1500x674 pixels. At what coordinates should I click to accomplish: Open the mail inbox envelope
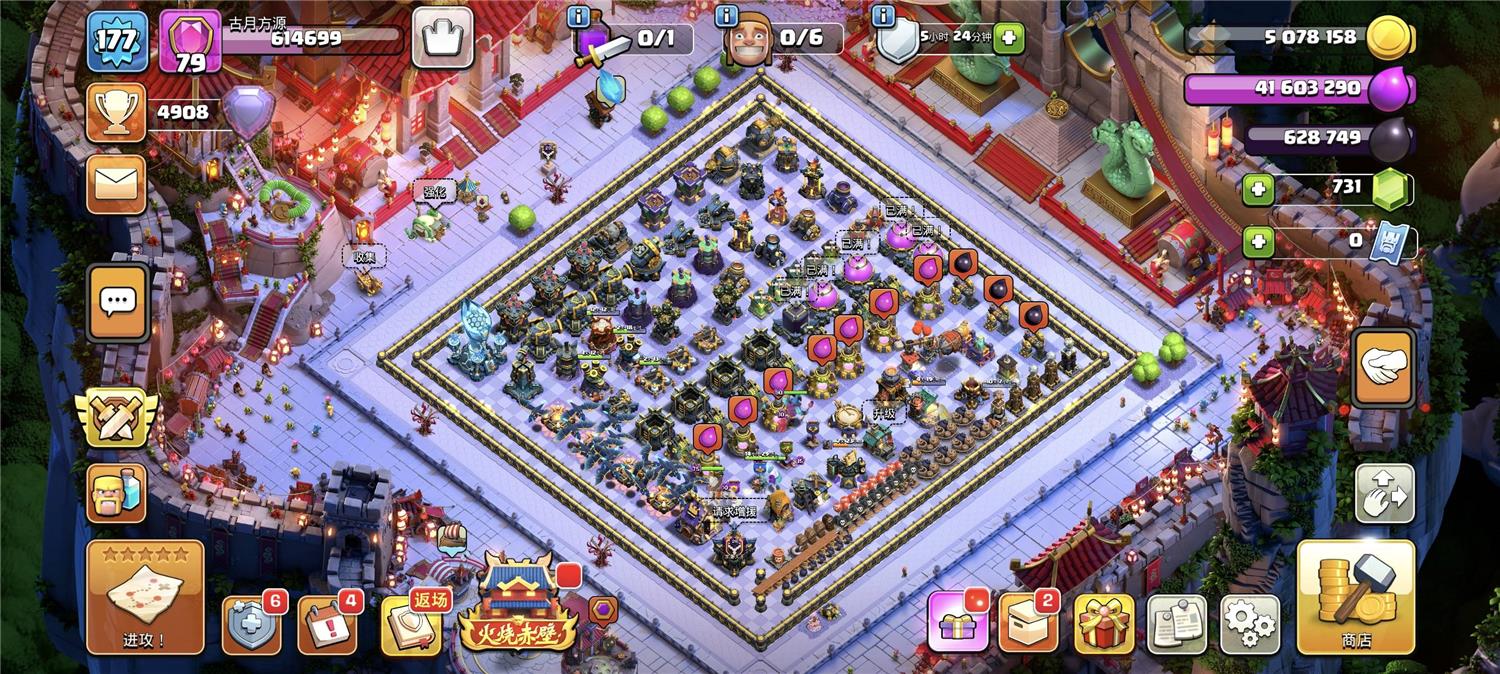click(x=116, y=185)
